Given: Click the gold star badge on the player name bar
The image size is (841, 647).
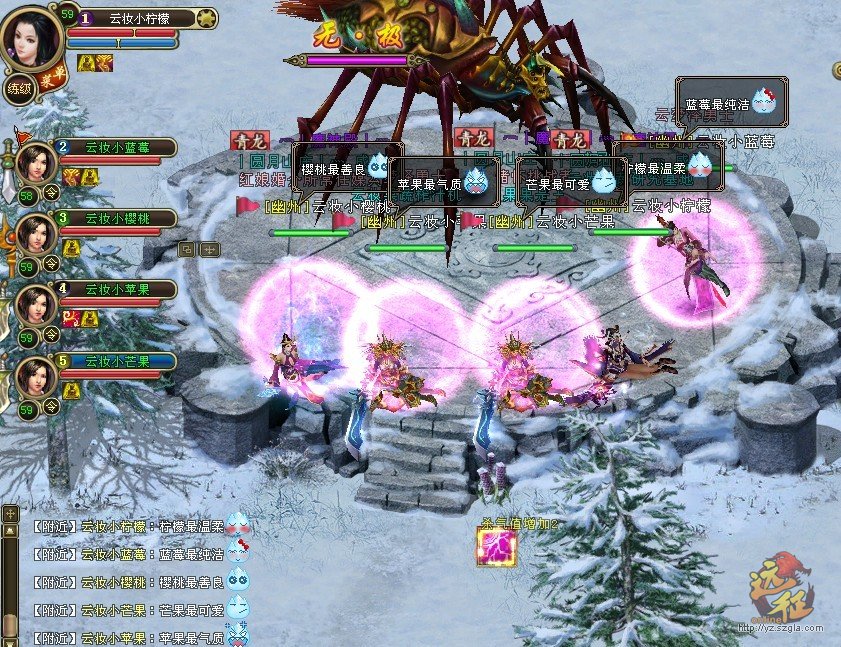Looking at the screenshot, I should point(206,18).
